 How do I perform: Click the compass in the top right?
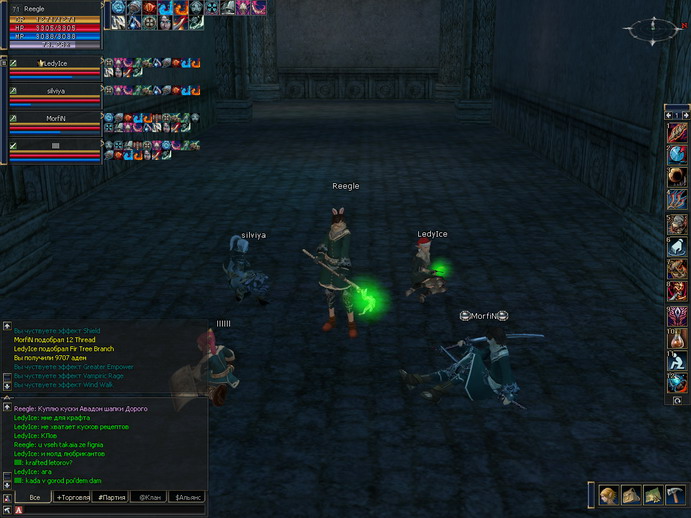tap(652, 30)
